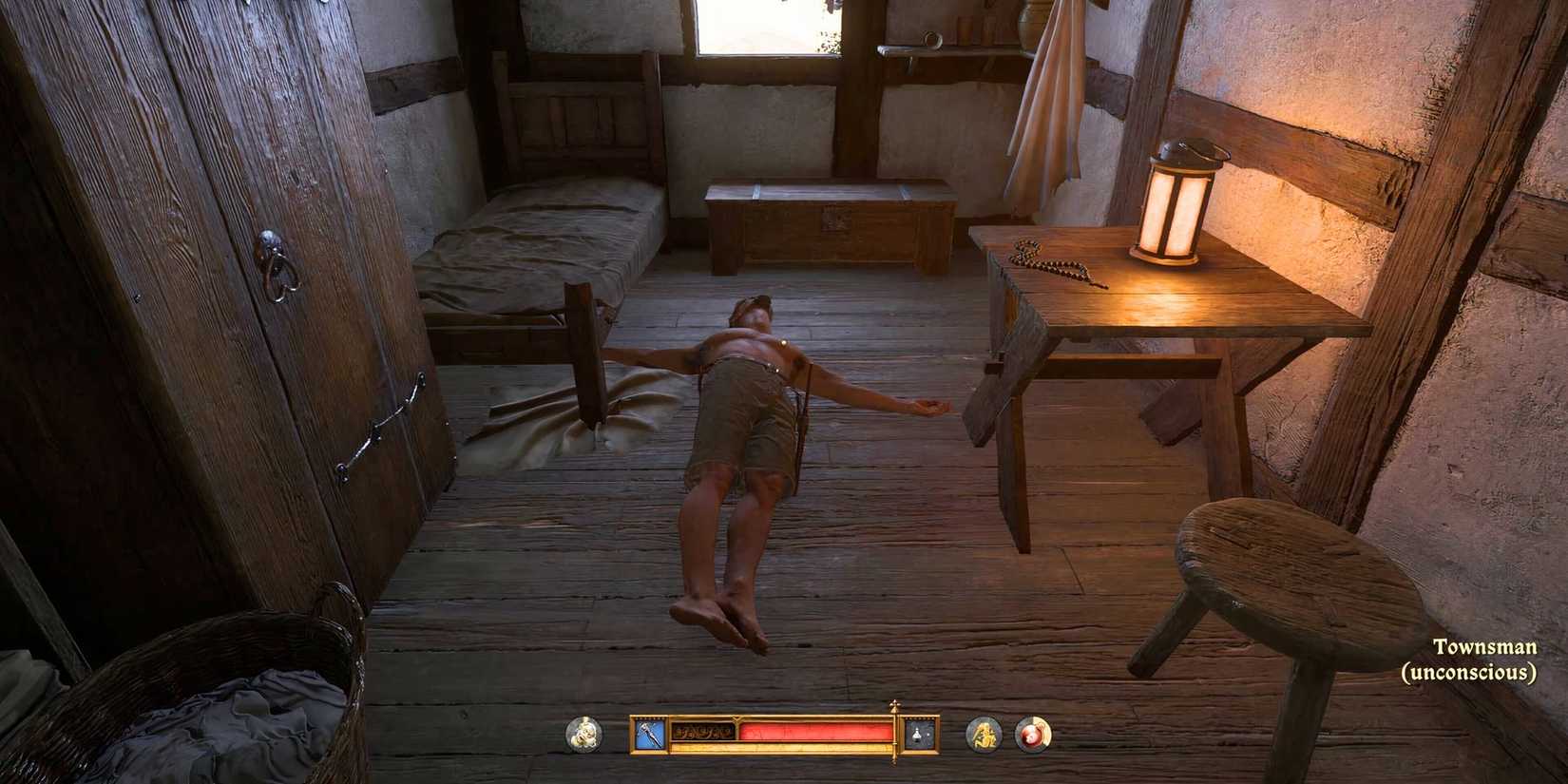Click the potion flask quick-slot icon
This screenshot has height=784, width=1568.
tap(915, 734)
